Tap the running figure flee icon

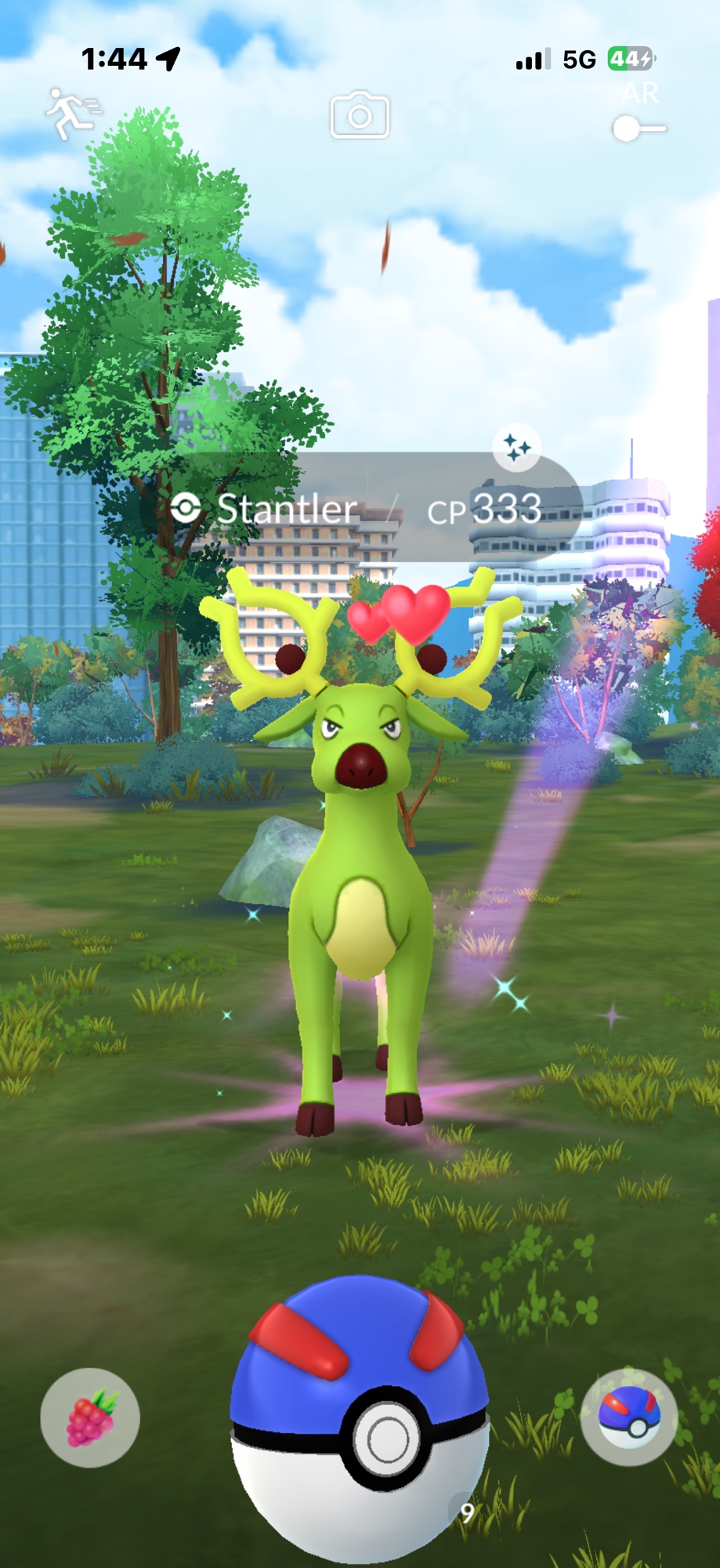click(x=72, y=114)
